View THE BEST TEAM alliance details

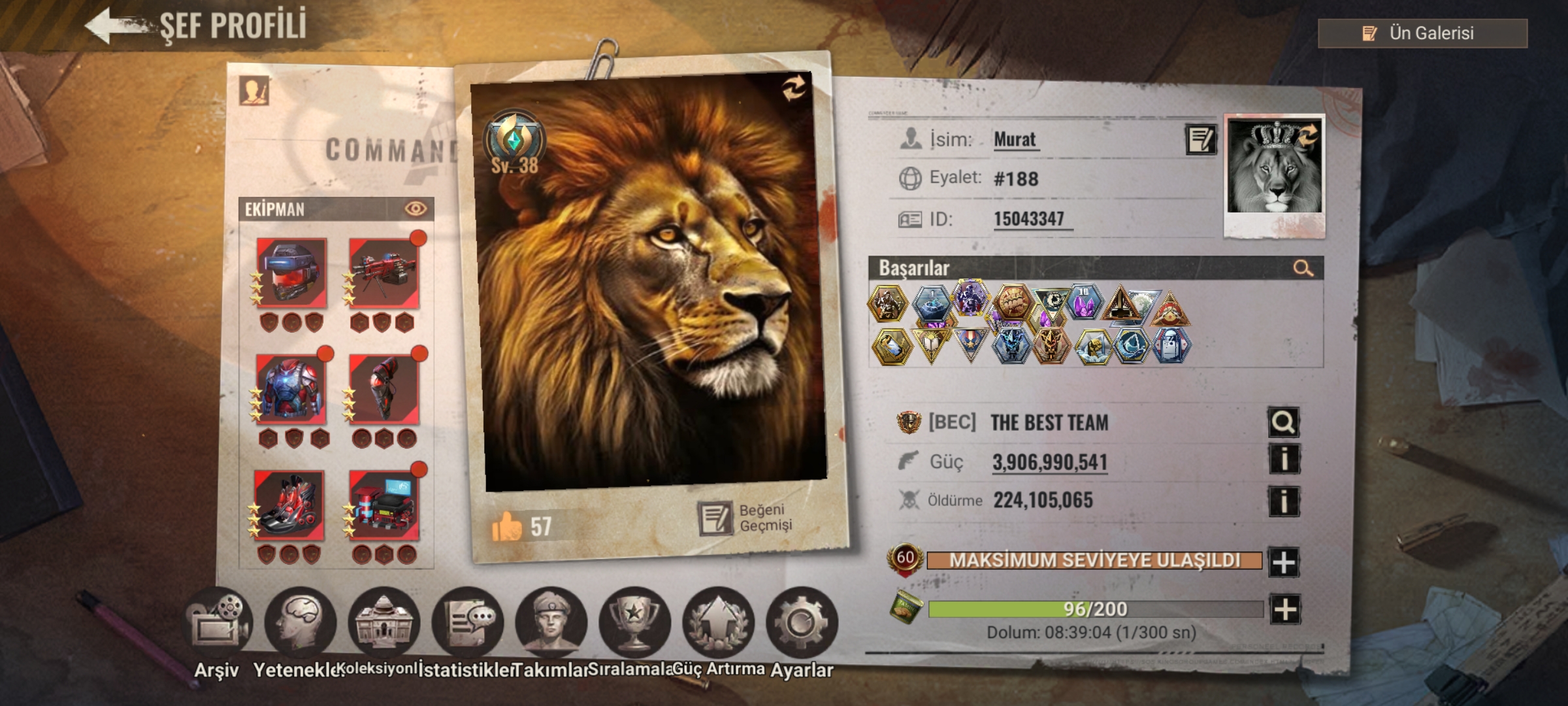click(1283, 422)
